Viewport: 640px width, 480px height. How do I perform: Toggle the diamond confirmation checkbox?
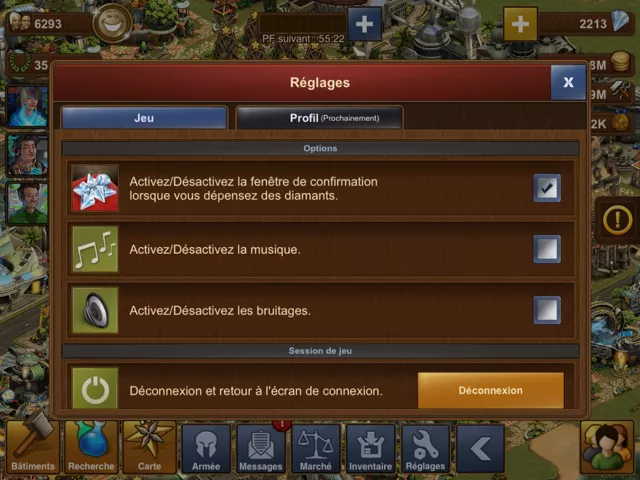point(547,188)
